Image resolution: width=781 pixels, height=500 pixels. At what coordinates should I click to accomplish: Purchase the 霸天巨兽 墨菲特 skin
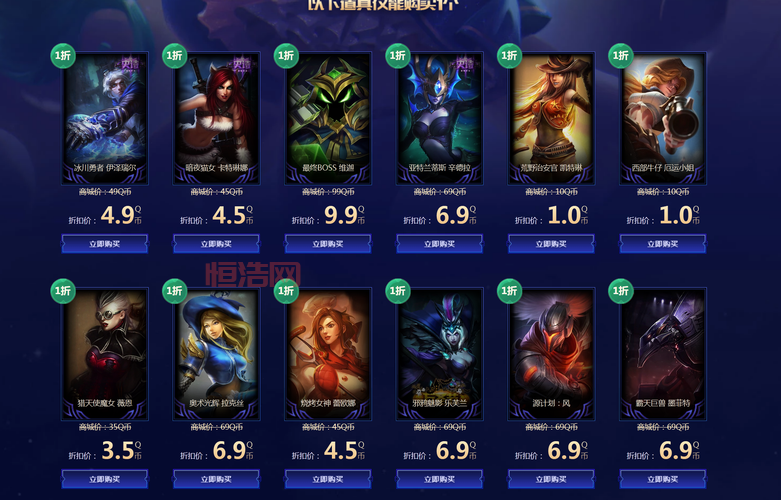[663, 479]
